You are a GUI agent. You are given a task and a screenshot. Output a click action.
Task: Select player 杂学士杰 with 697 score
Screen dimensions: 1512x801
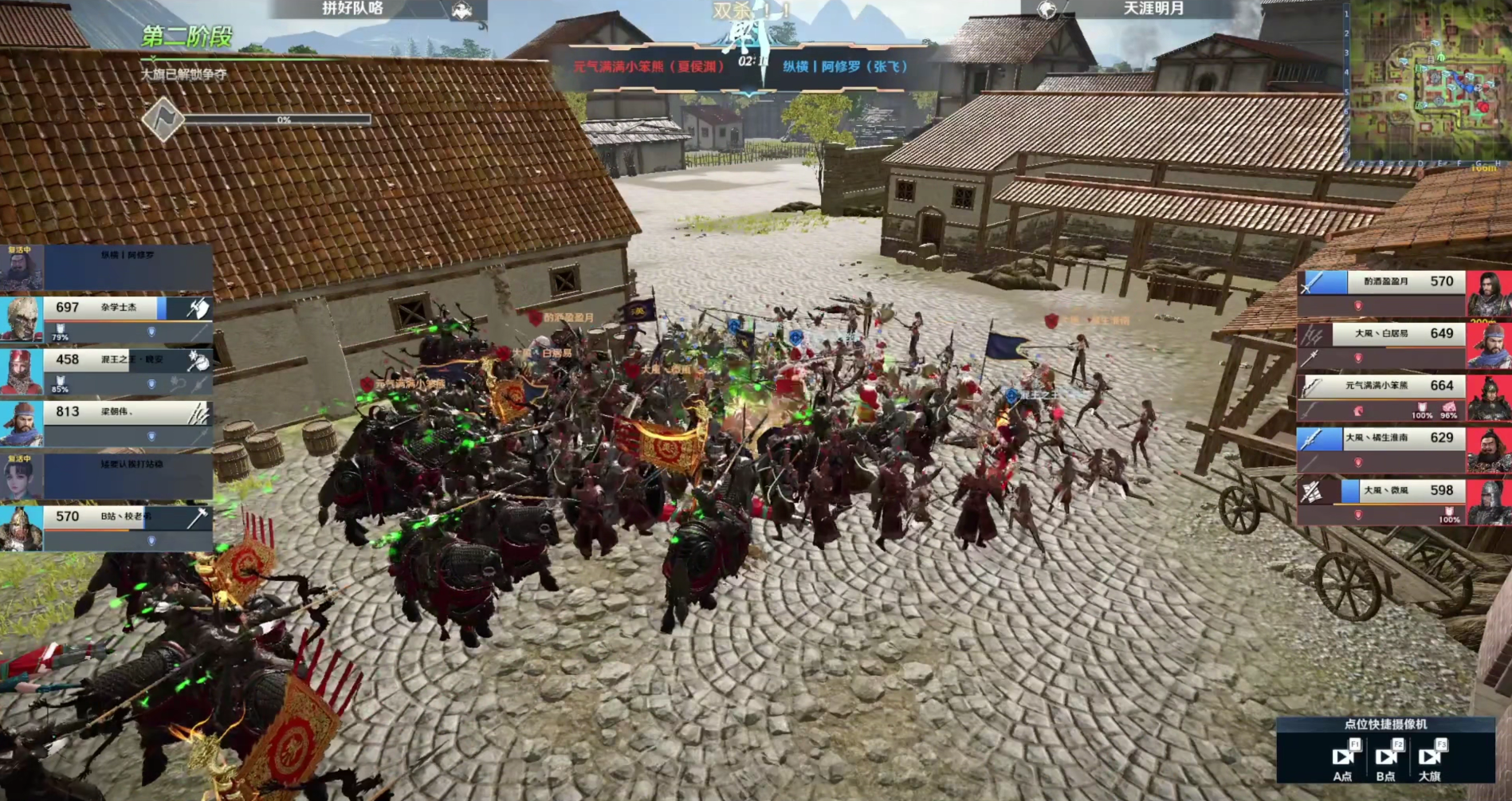(x=108, y=318)
